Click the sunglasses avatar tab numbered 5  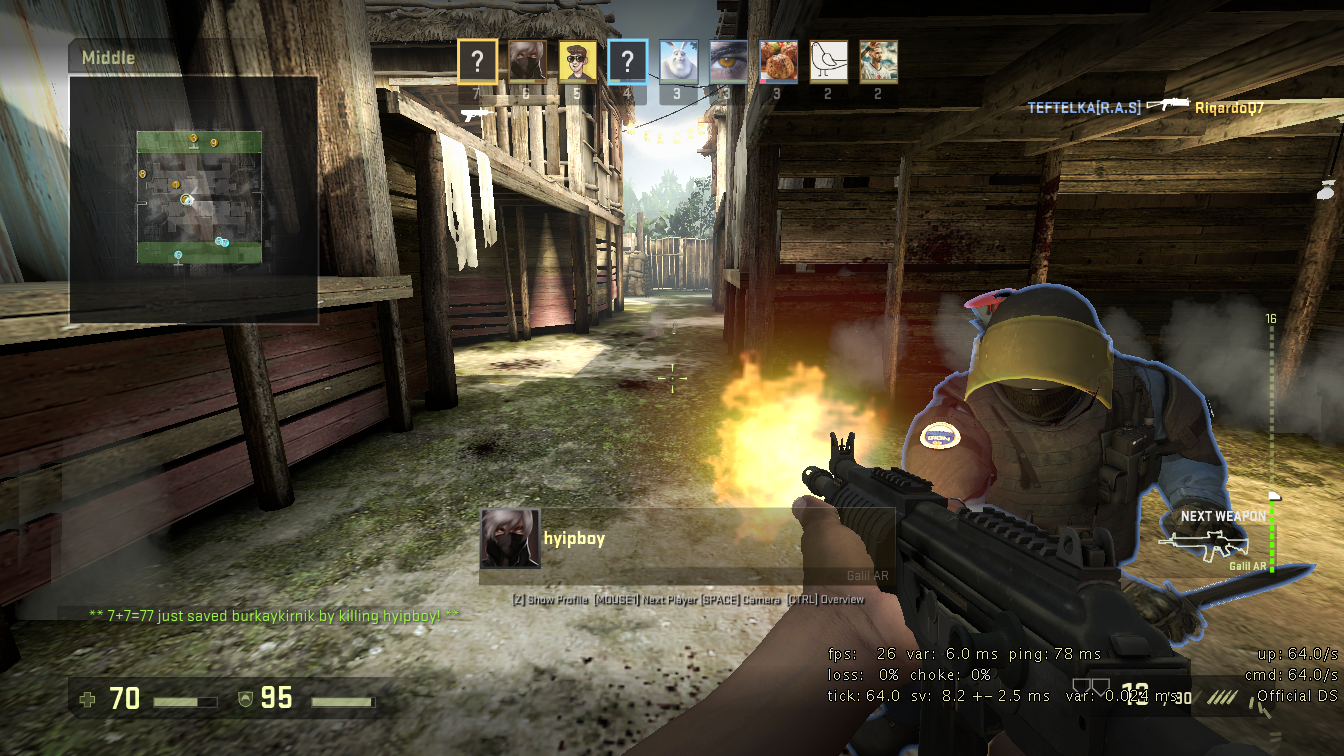575,61
